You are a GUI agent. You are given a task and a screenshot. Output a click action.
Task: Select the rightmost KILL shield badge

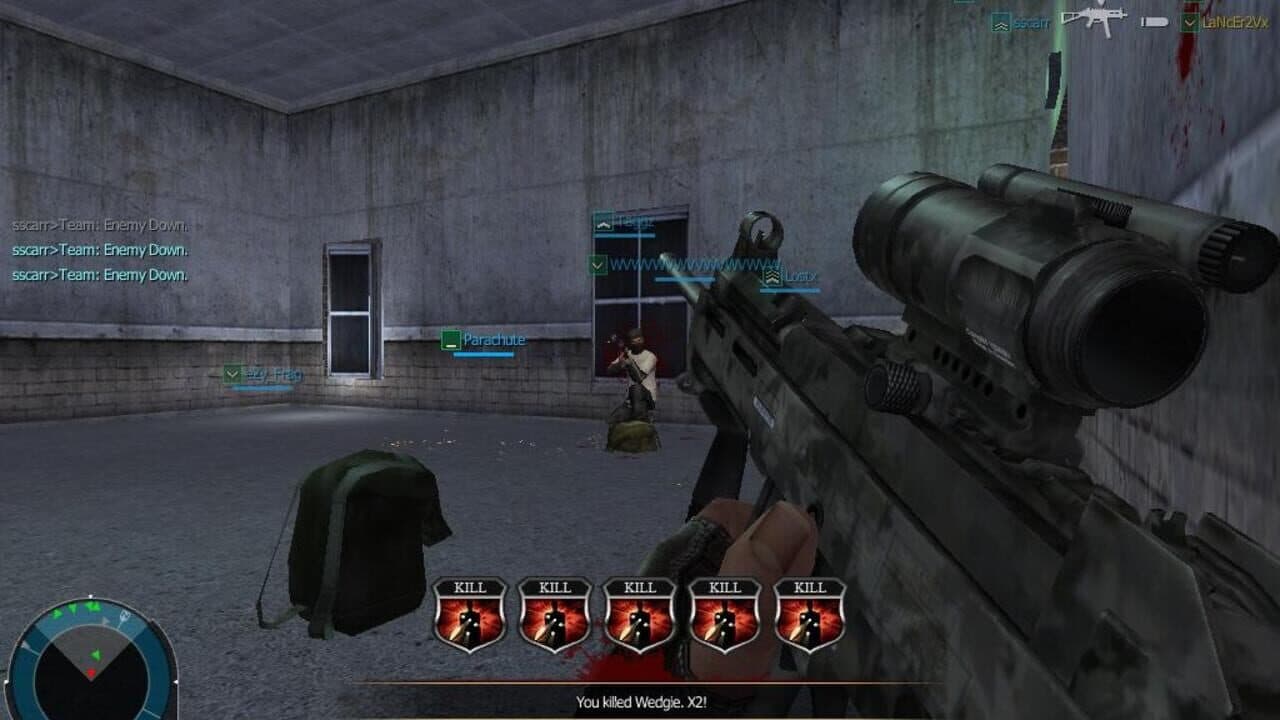click(808, 612)
